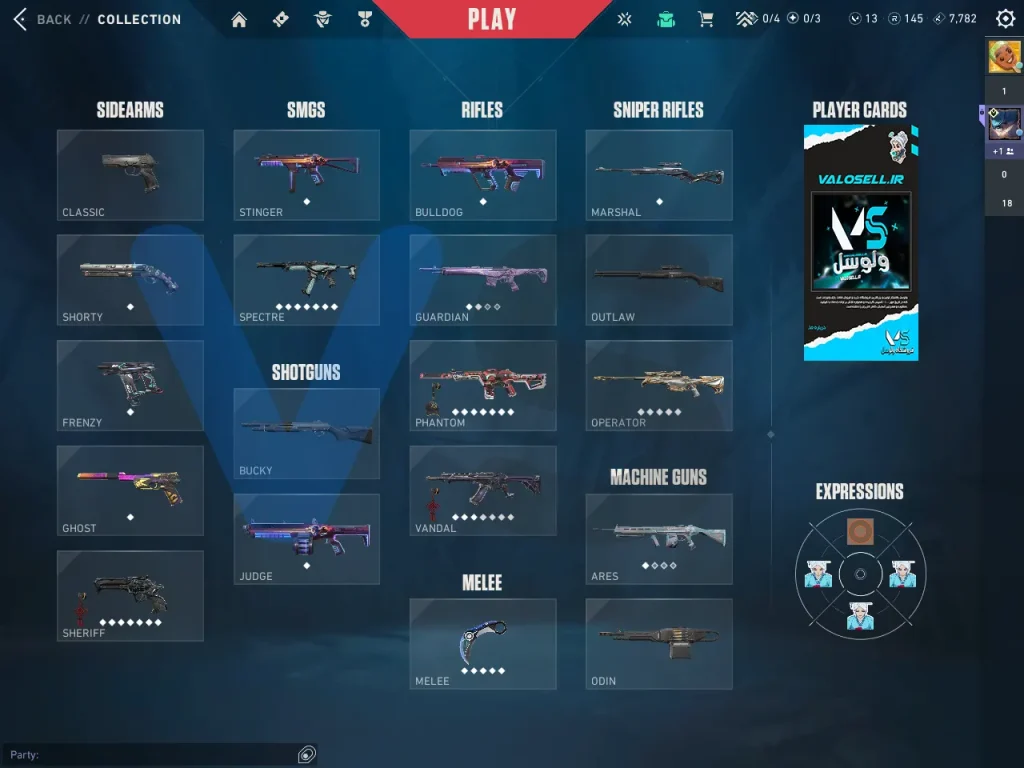This screenshot has height=768, width=1024.
Task: Open the equipped player card
Action: (x=860, y=242)
